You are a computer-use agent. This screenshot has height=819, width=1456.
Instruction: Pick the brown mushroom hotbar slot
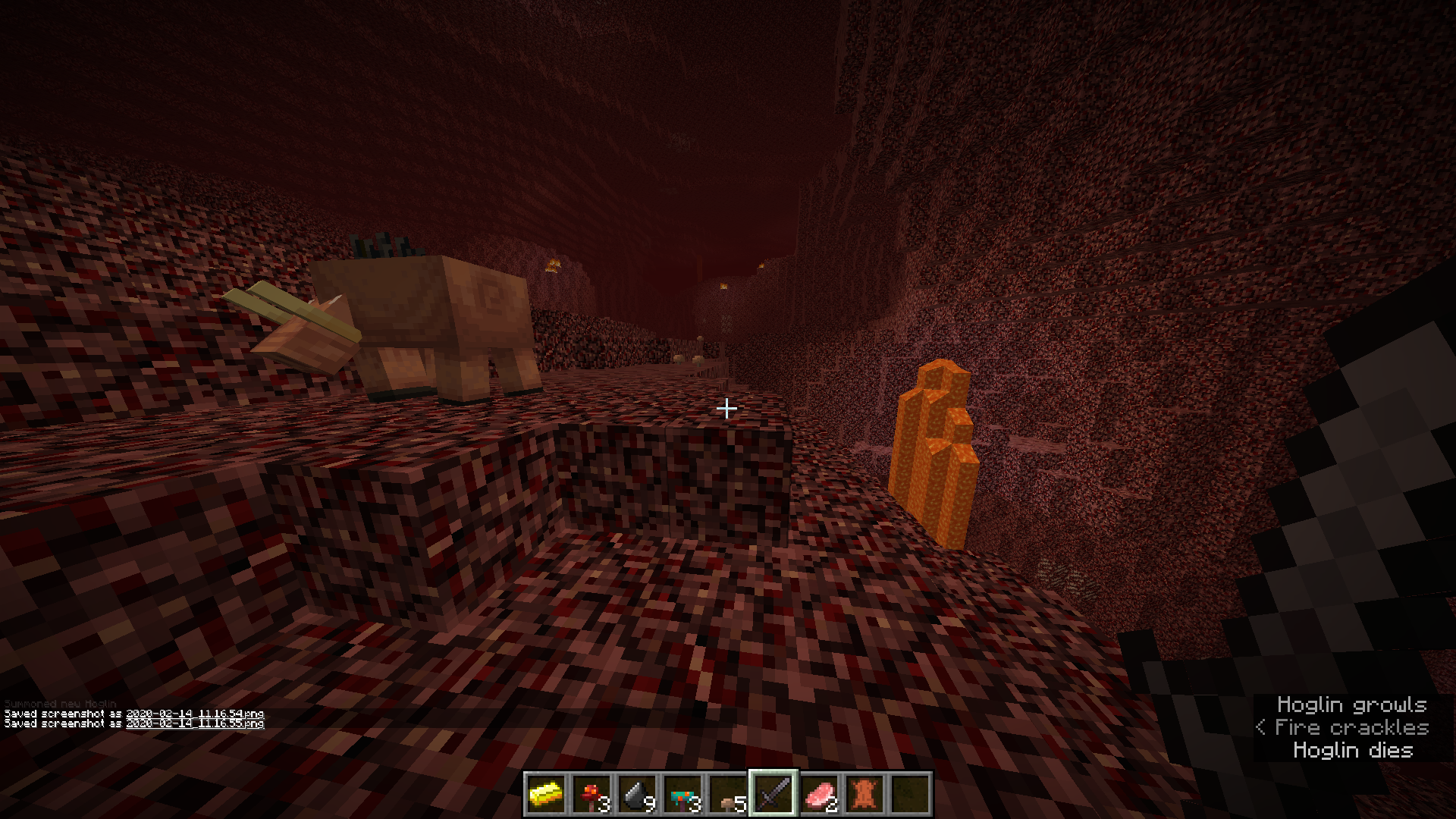pyautogui.click(x=728, y=794)
